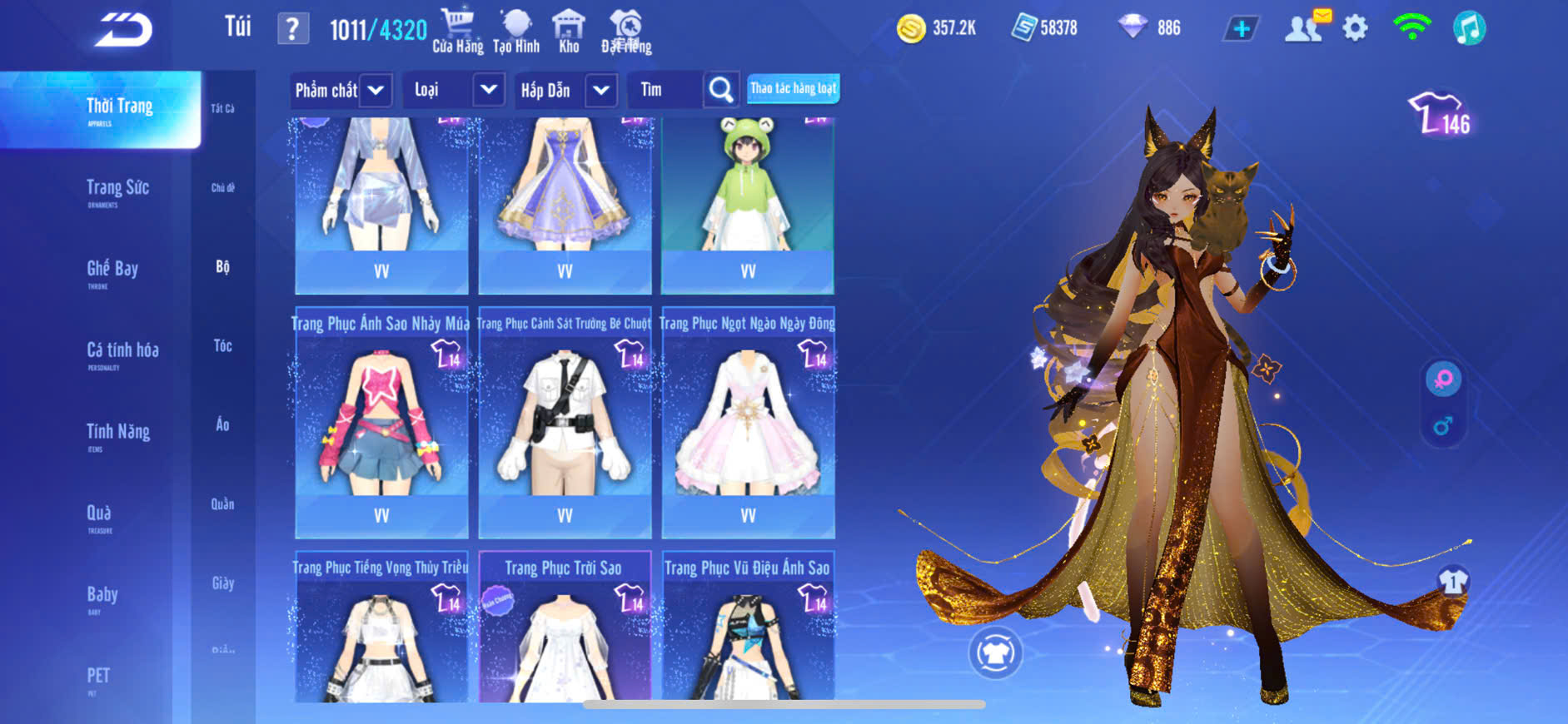Click the magnifying glass search button
This screenshot has height=724, width=1568.
click(x=721, y=90)
